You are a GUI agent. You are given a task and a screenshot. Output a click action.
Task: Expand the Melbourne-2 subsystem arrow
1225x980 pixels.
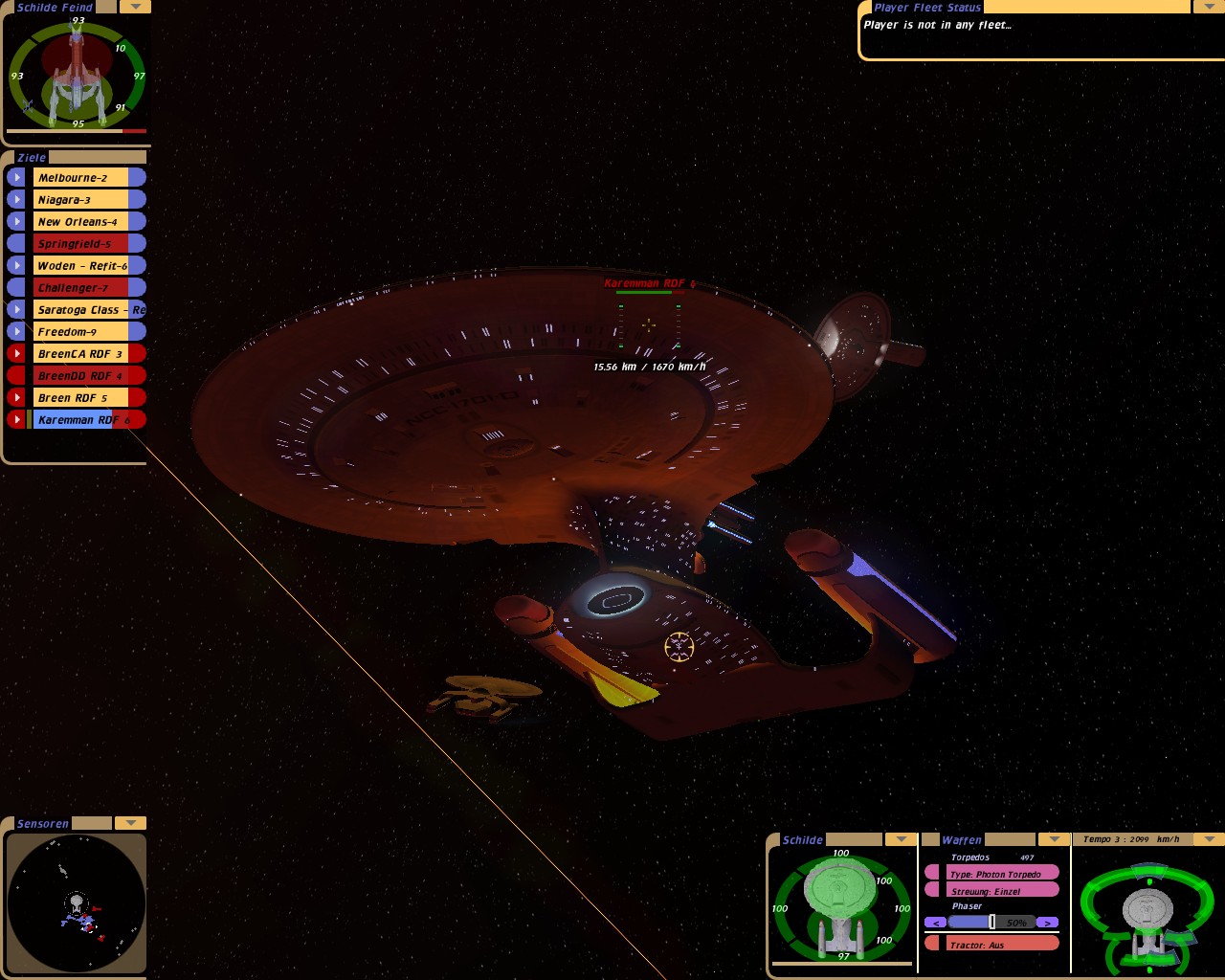(16, 177)
